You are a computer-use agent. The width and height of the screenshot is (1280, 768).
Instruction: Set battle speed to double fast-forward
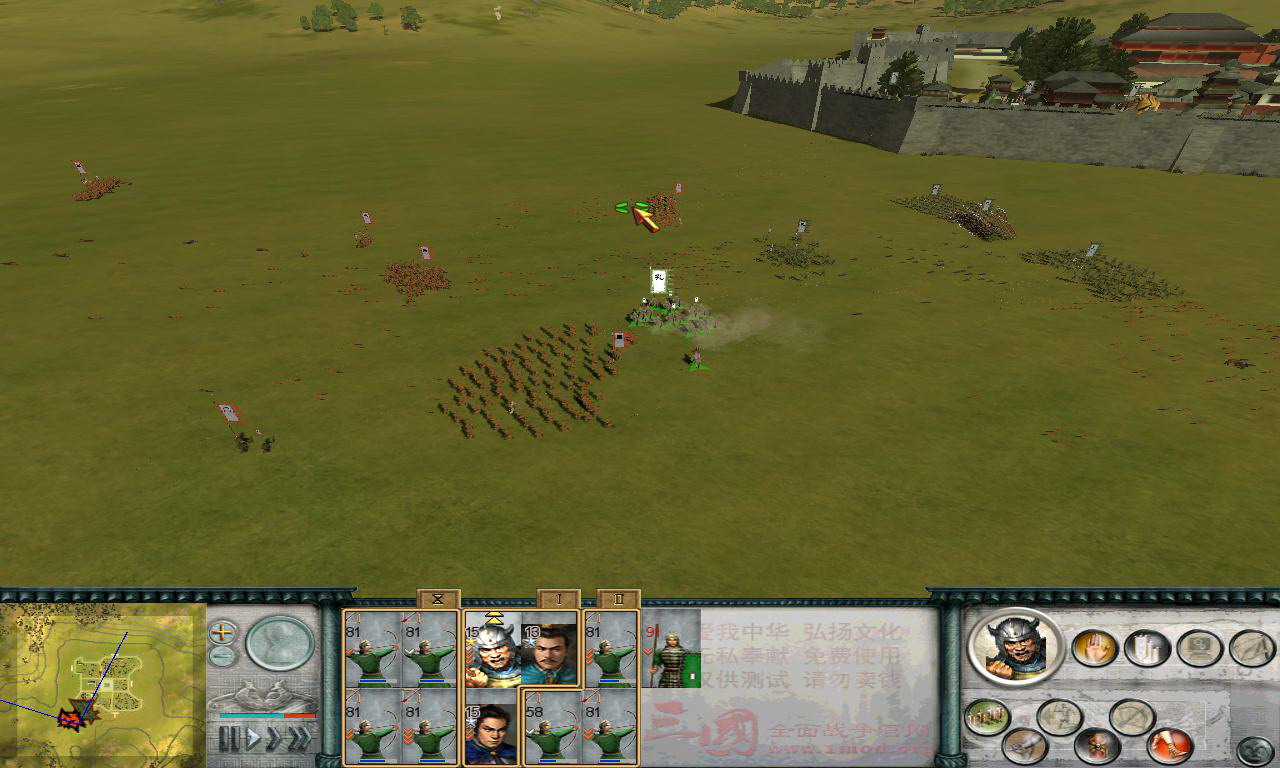275,740
